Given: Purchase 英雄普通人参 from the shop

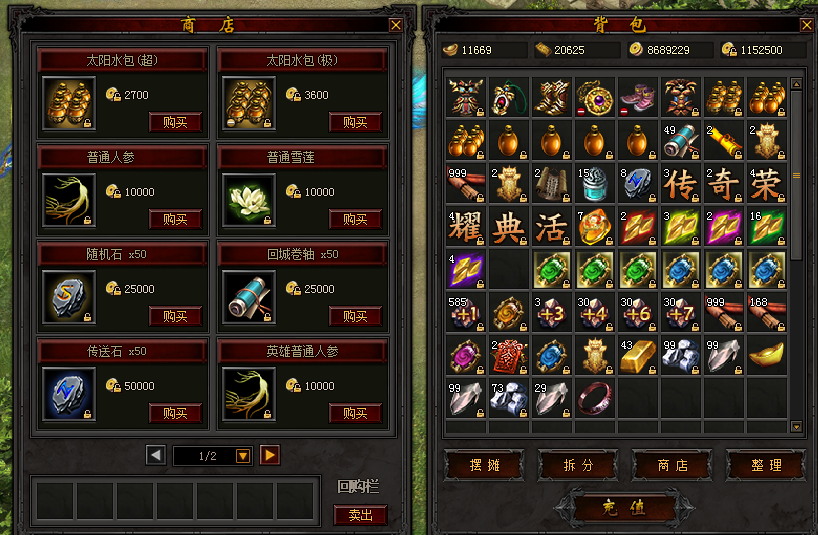Looking at the screenshot, I should (x=355, y=413).
